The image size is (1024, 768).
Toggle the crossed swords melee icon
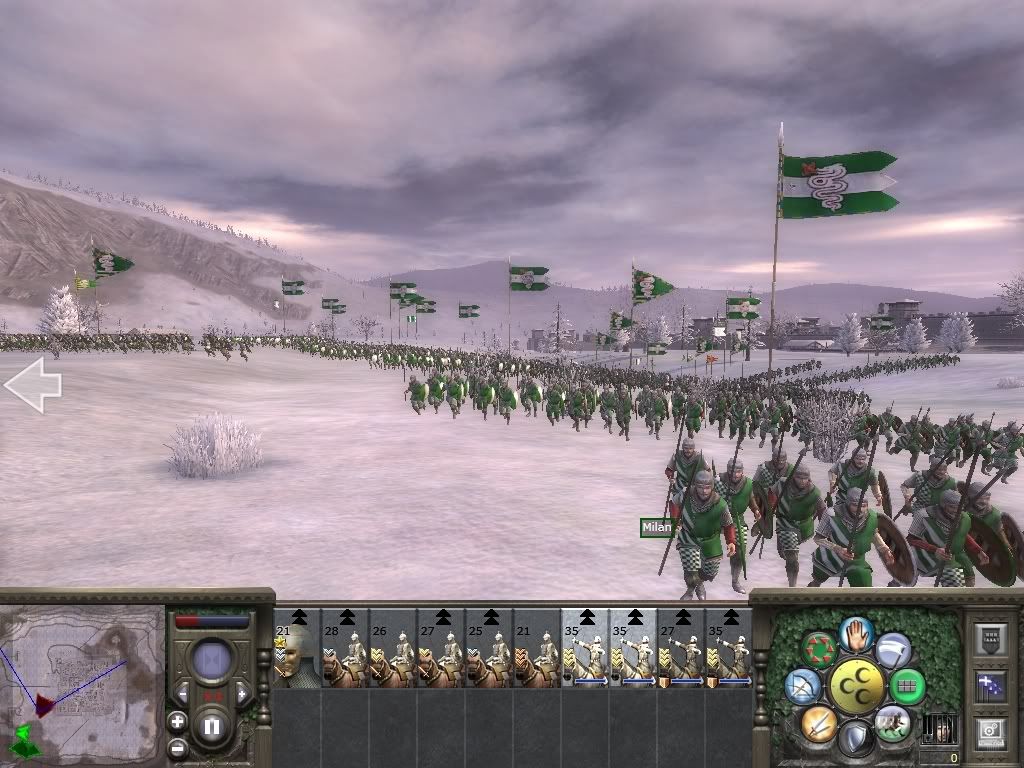(x=819, y=724)
